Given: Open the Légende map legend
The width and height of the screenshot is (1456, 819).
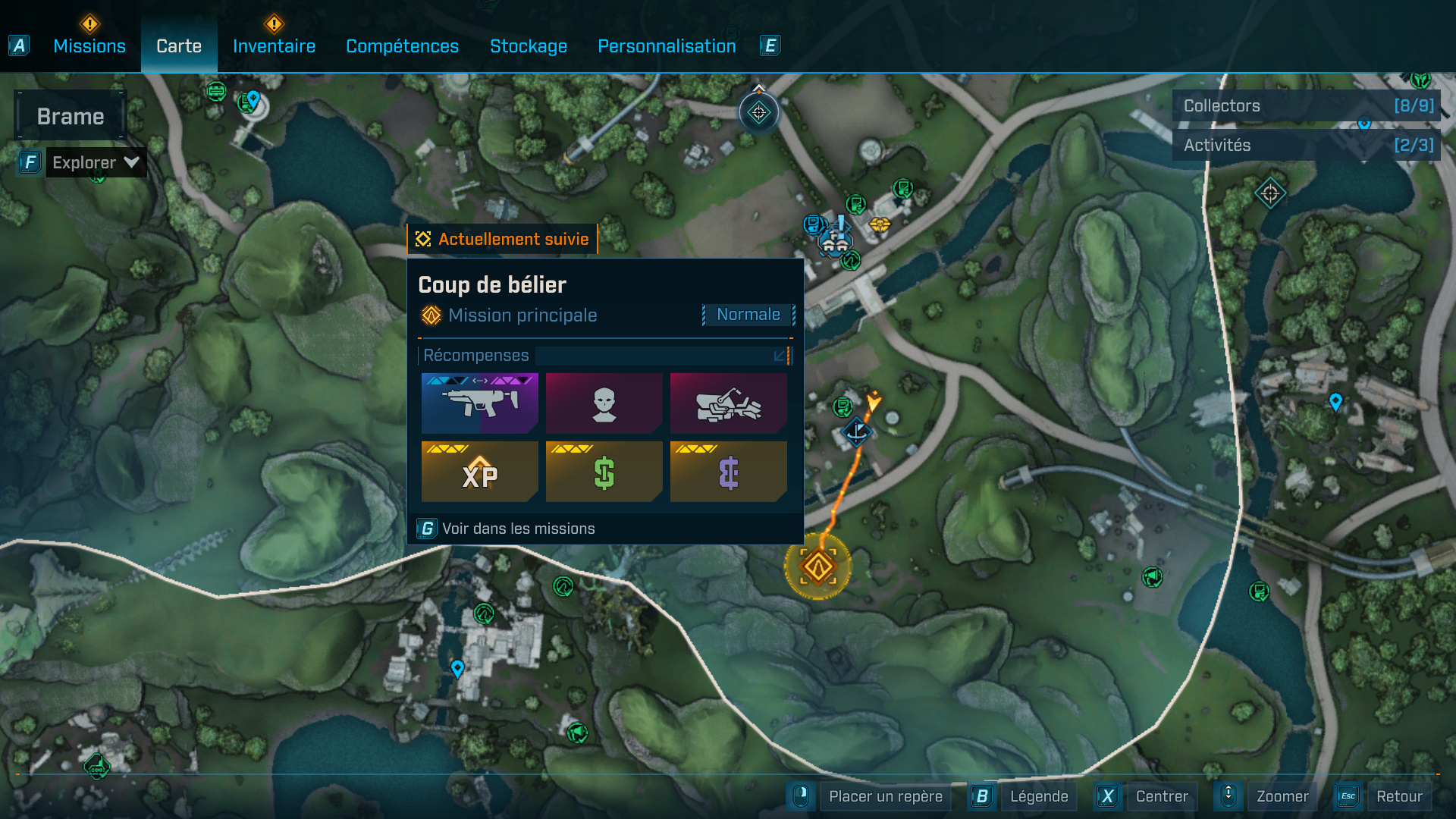Looking at the screenshot, I should coord(1038,796).
